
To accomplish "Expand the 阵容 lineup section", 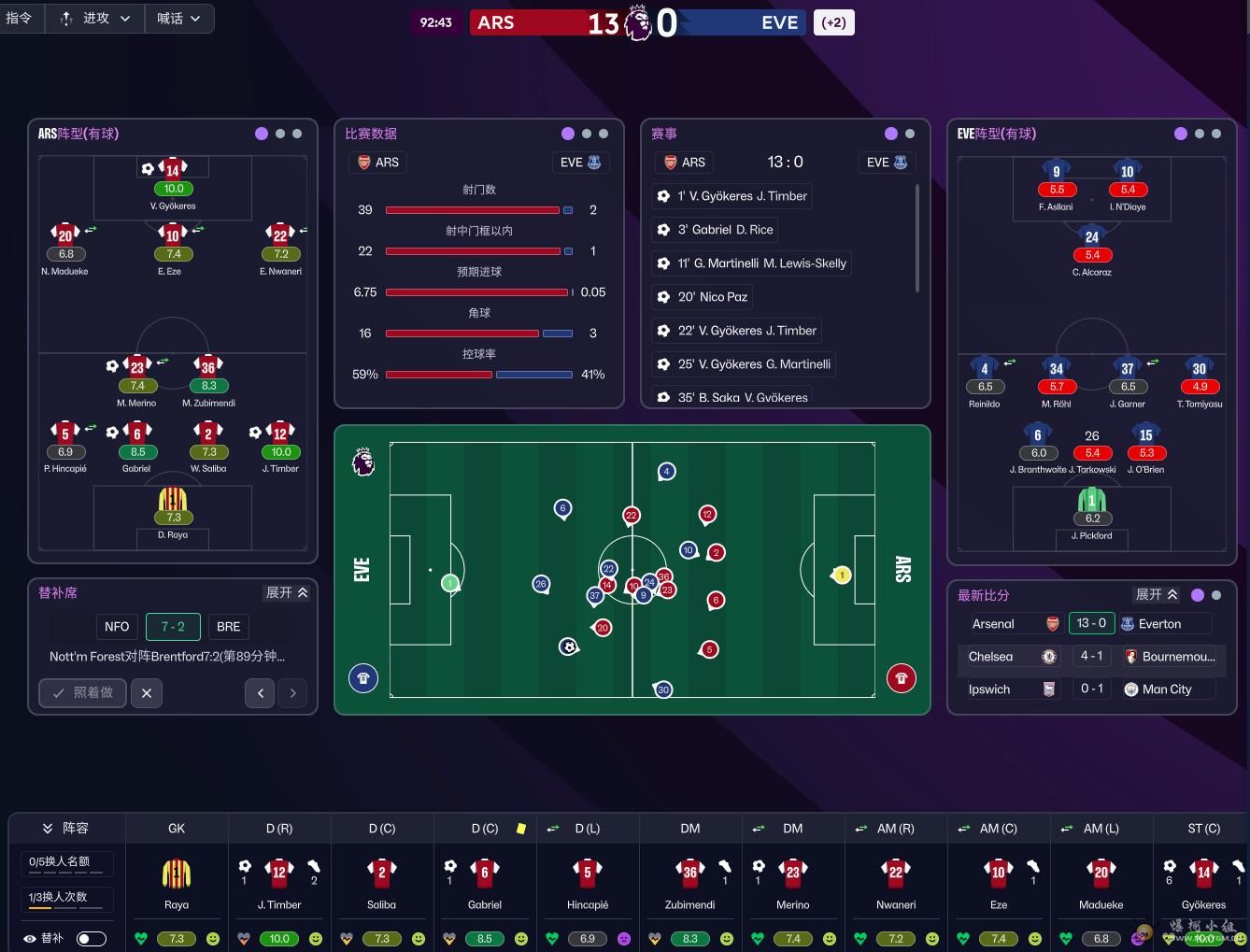I will 65,829.
